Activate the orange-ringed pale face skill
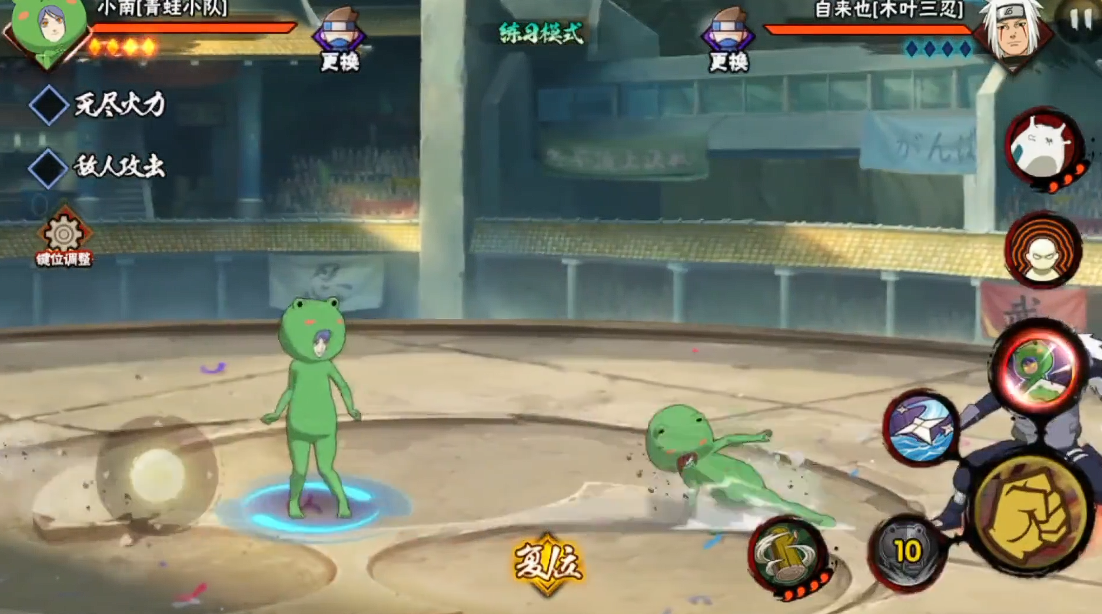1102x614 pixels. 1043,250
